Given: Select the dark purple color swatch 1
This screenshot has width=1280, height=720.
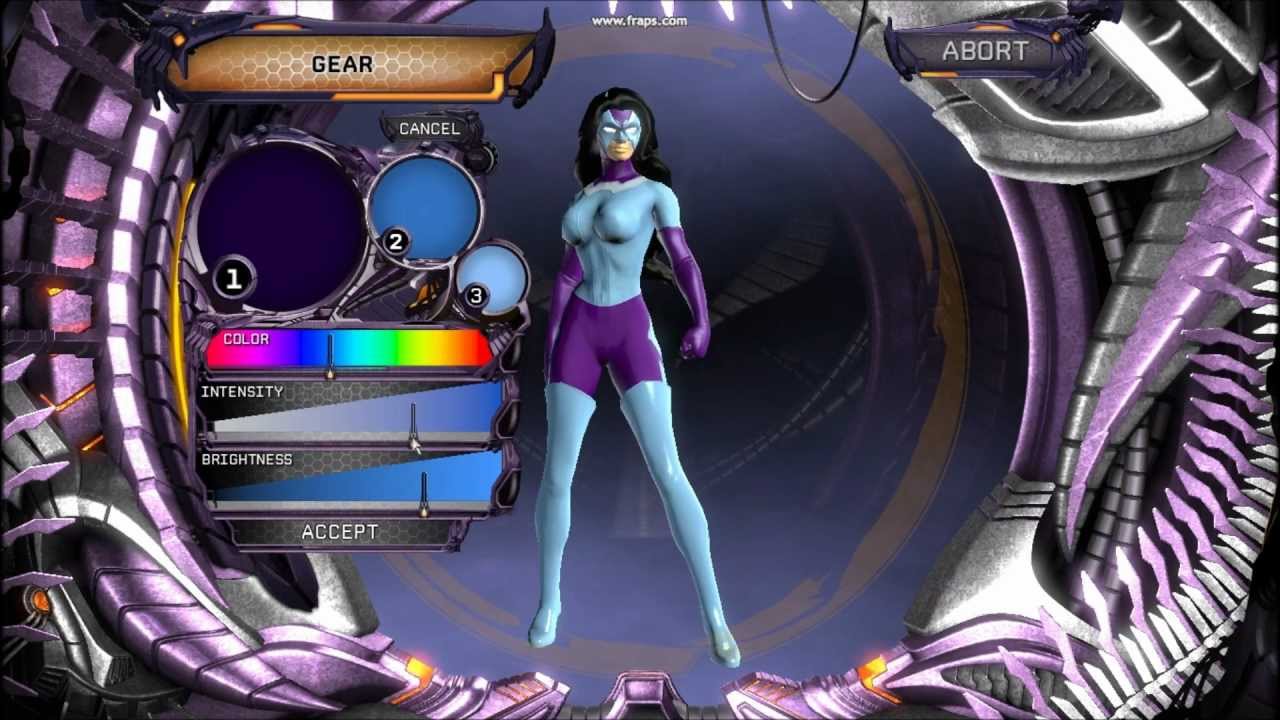Looking at the screenshot, I should [x=280, y=225].
